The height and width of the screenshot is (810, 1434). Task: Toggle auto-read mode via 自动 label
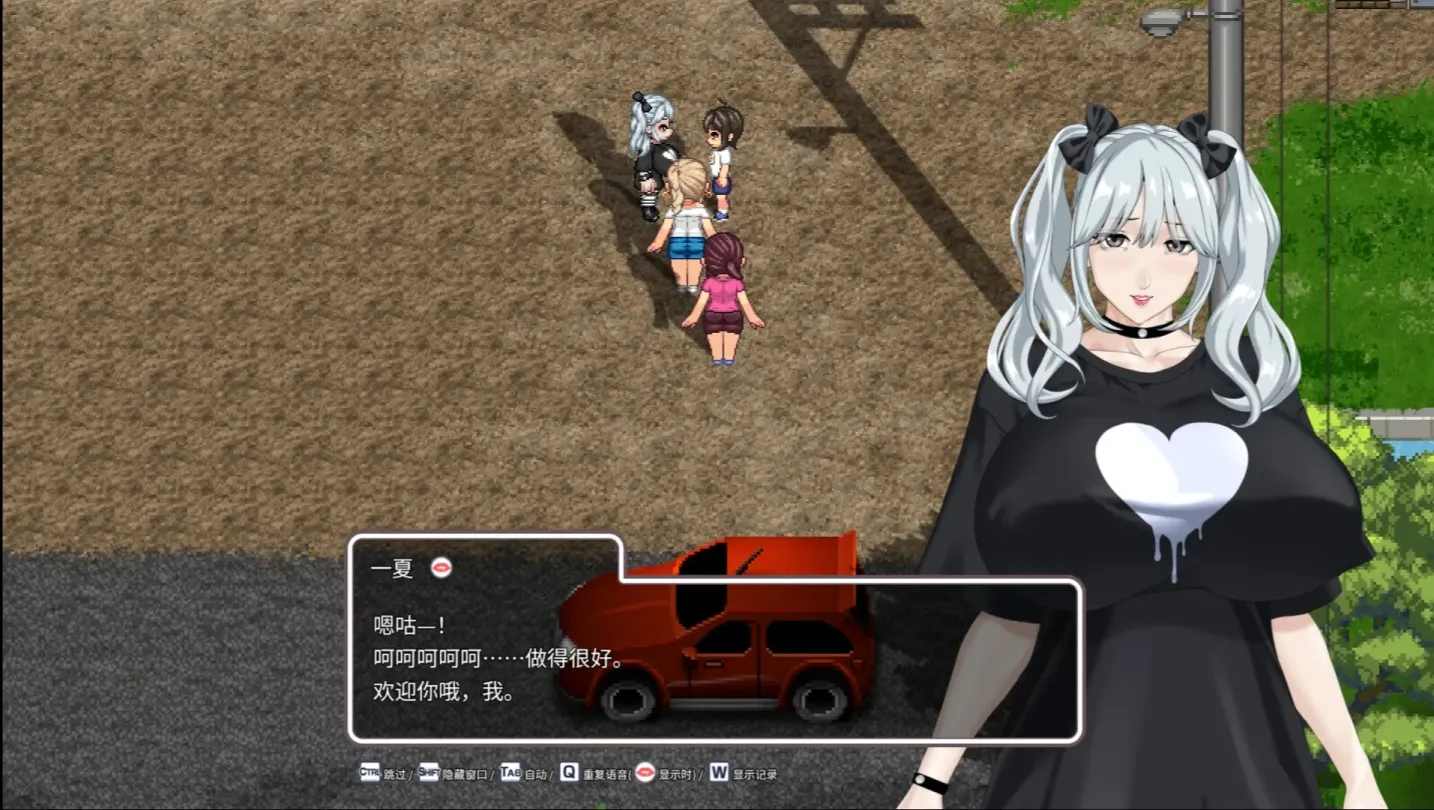[534, 773]
